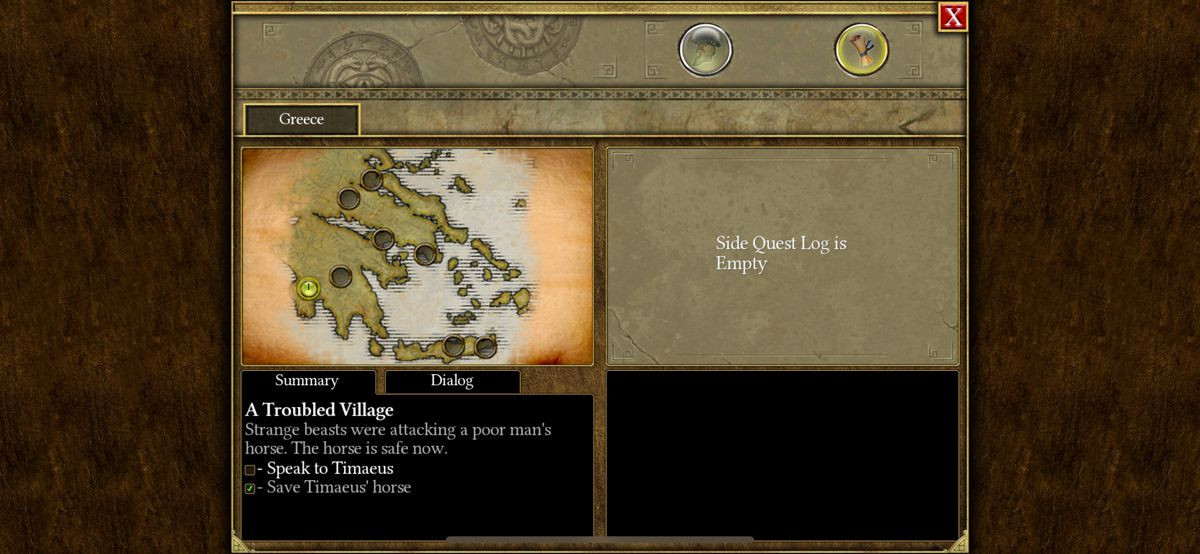Select the Greece region tab
The height and width of the screenshot is (554, 1200).
pos(301,120)
